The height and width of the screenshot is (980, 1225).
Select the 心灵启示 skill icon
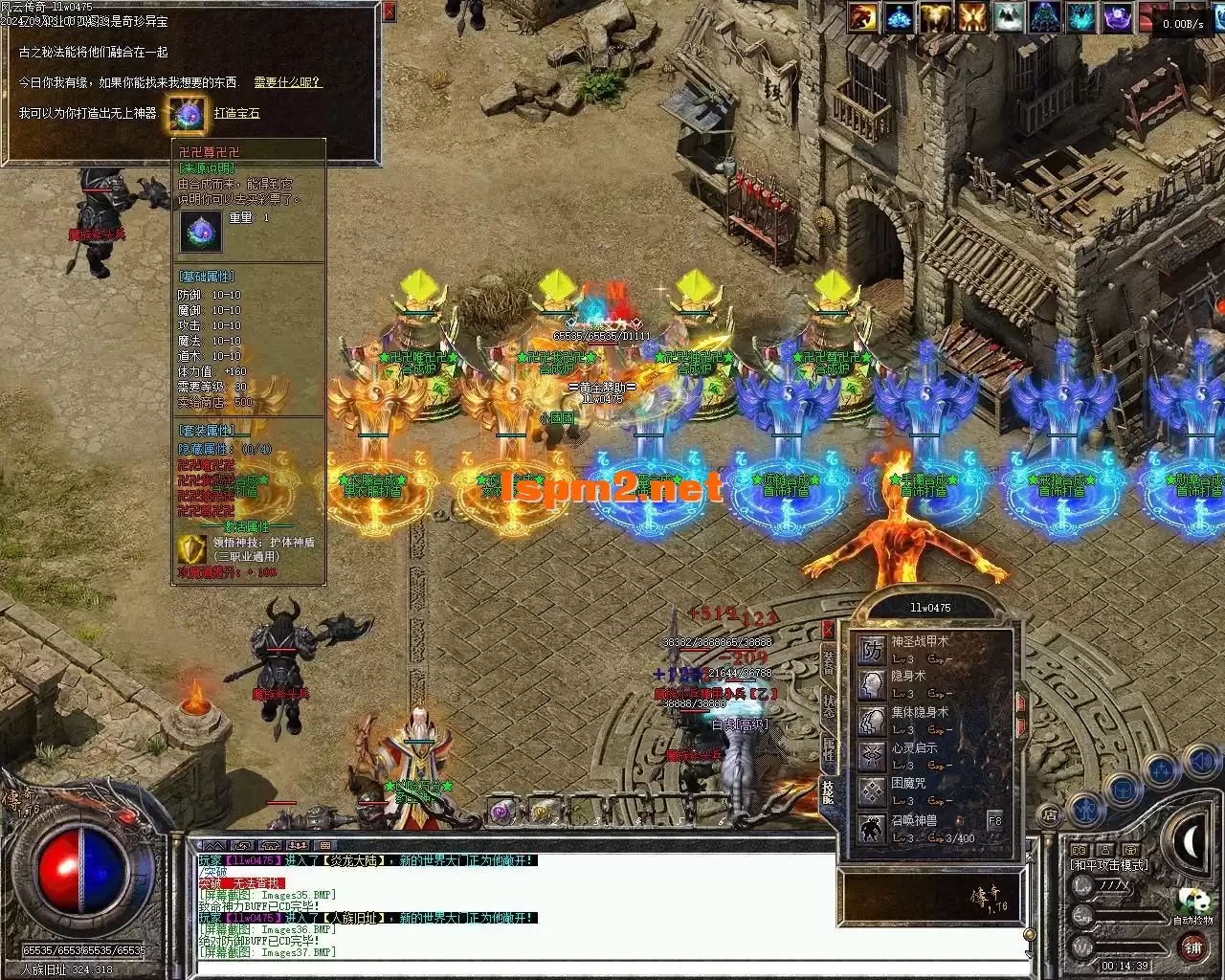coord(872,756)
